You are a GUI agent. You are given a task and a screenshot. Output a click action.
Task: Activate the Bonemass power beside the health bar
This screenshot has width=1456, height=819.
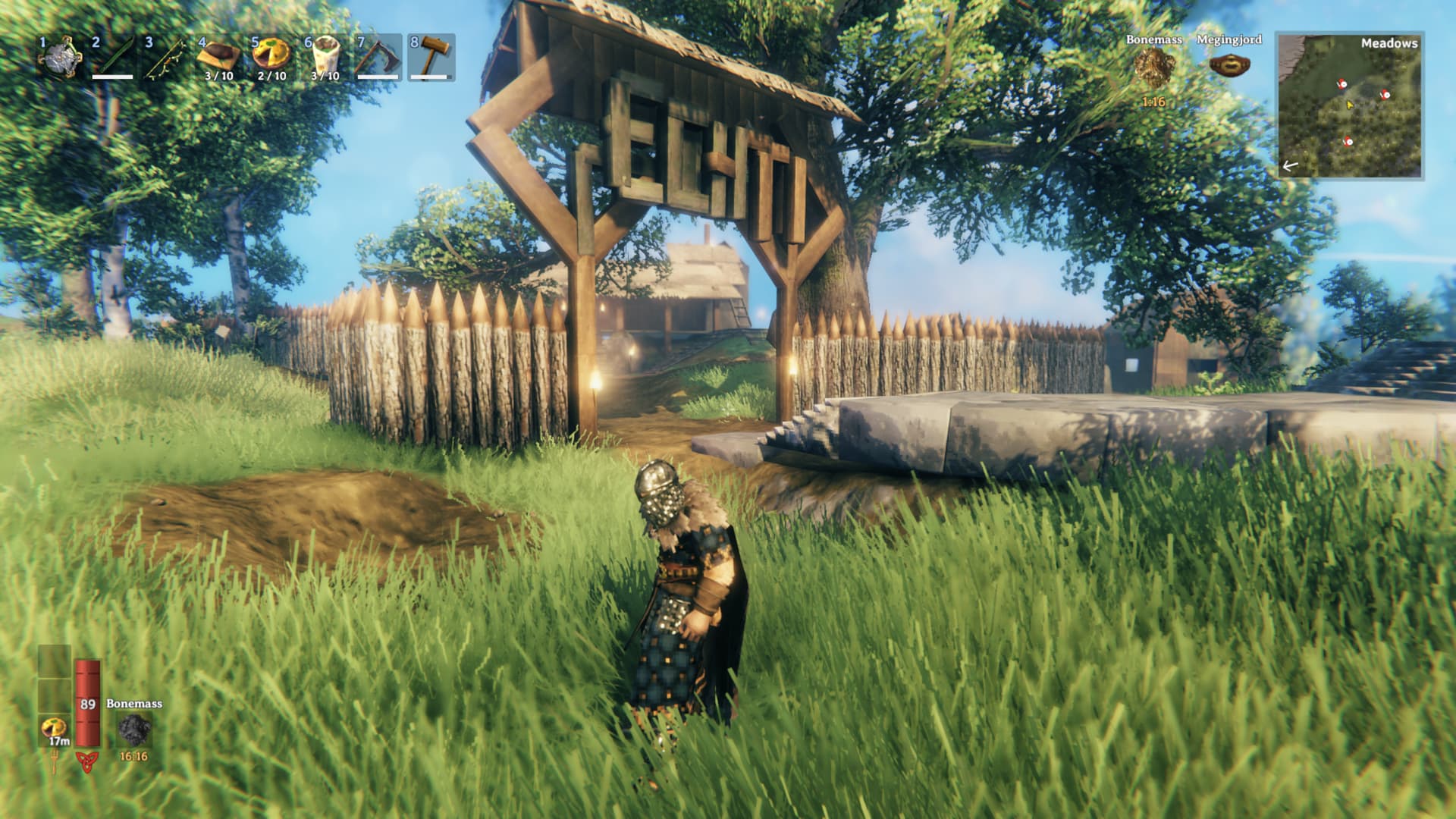134,730
